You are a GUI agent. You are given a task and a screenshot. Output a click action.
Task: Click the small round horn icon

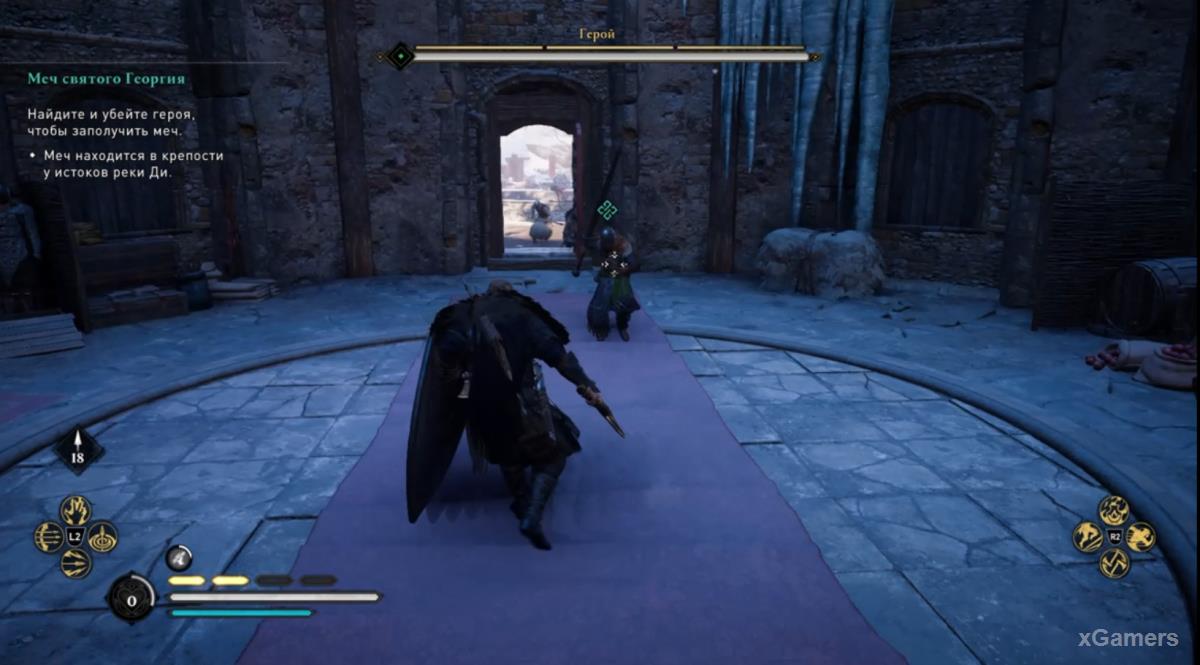pos(178,558)
